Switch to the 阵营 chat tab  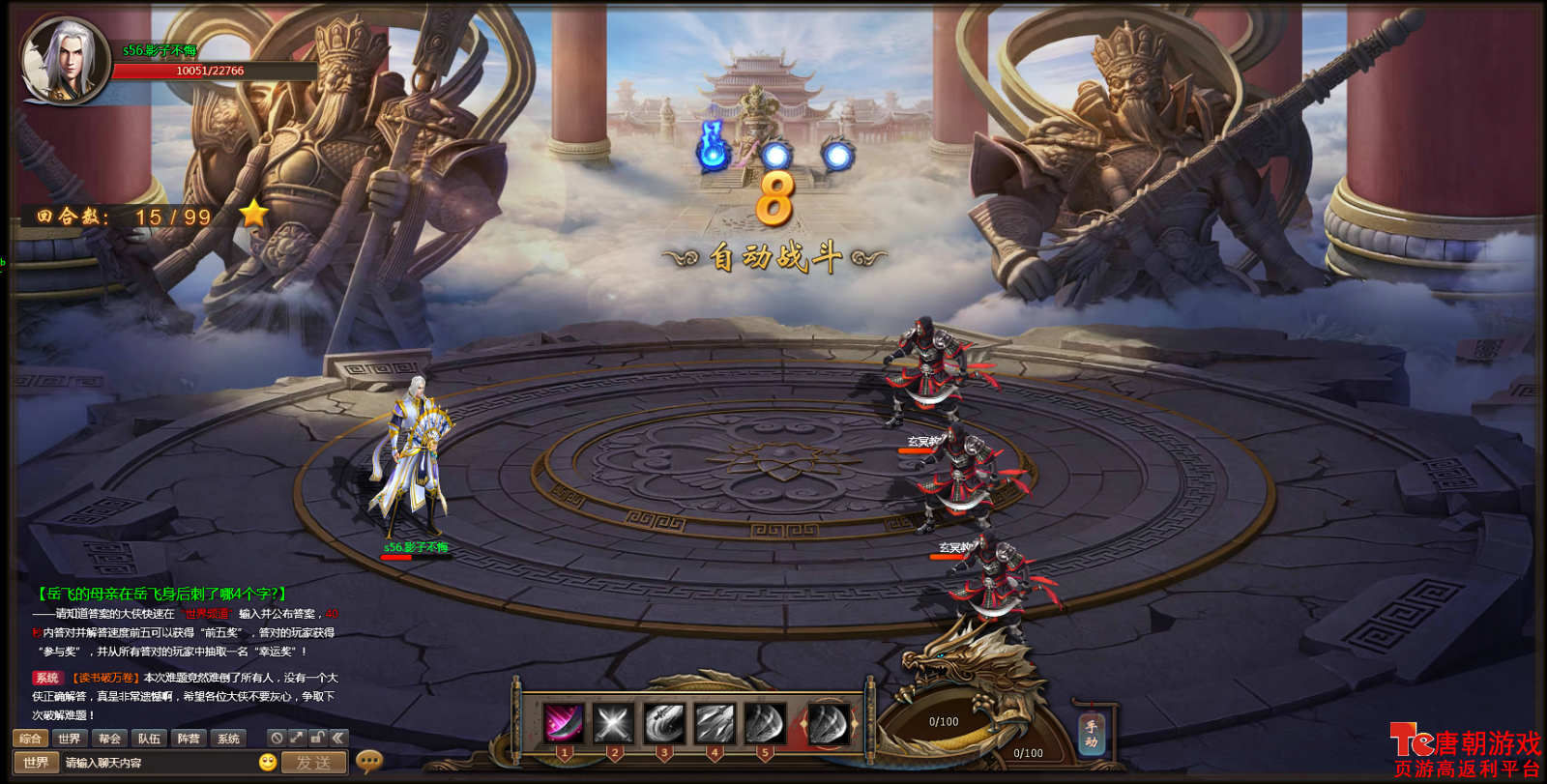click(x=189, y=739)
